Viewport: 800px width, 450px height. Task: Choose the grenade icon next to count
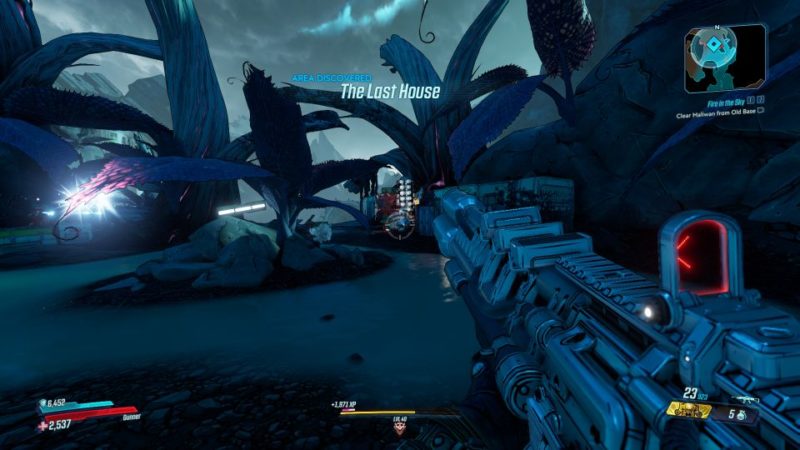tap(741, 414)
